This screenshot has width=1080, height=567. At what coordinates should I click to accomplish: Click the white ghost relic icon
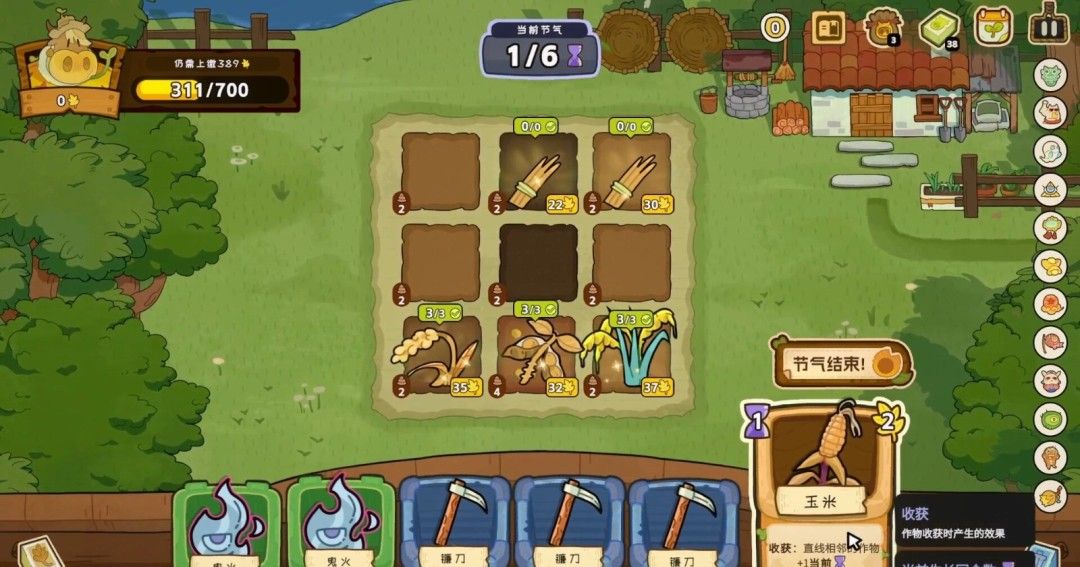[1050, 150]
